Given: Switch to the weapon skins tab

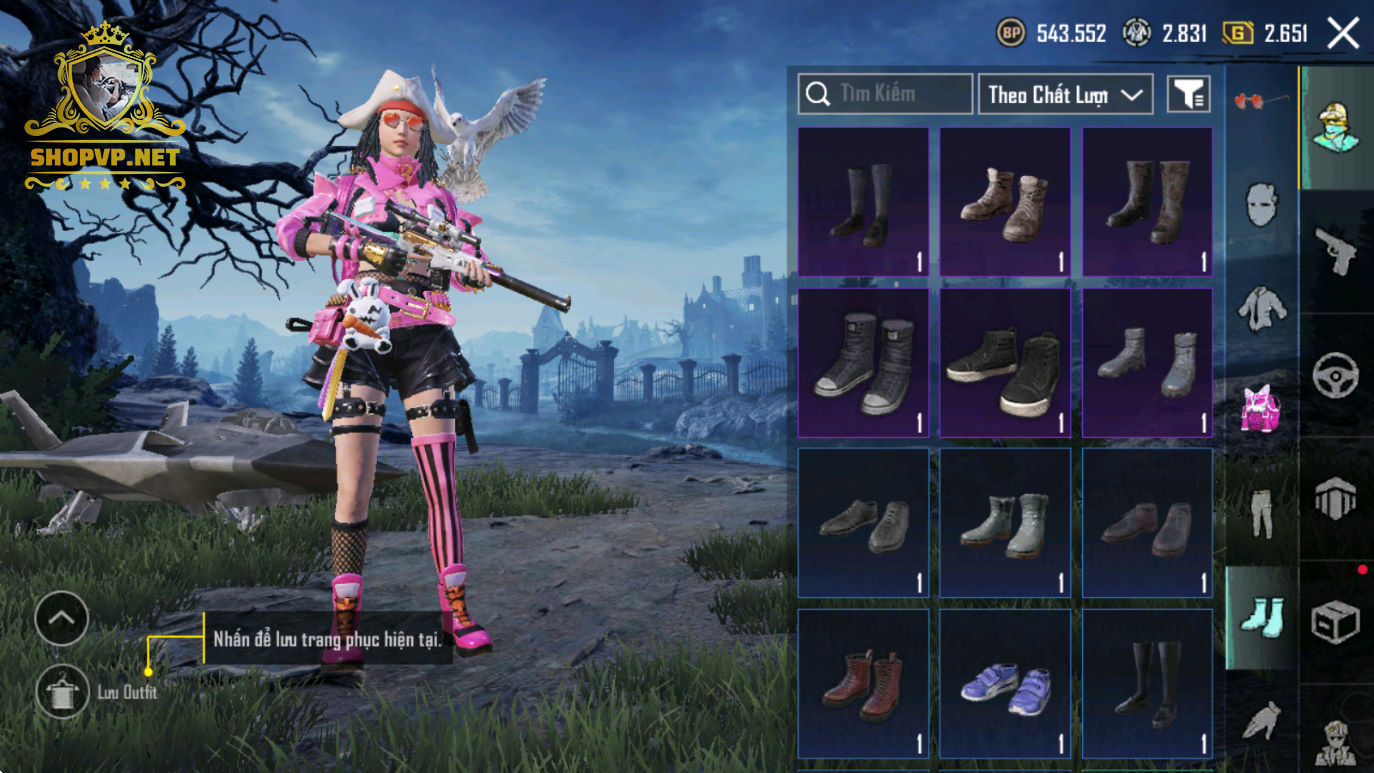Looking at the screenshot, I should [x=1335, y=250].
